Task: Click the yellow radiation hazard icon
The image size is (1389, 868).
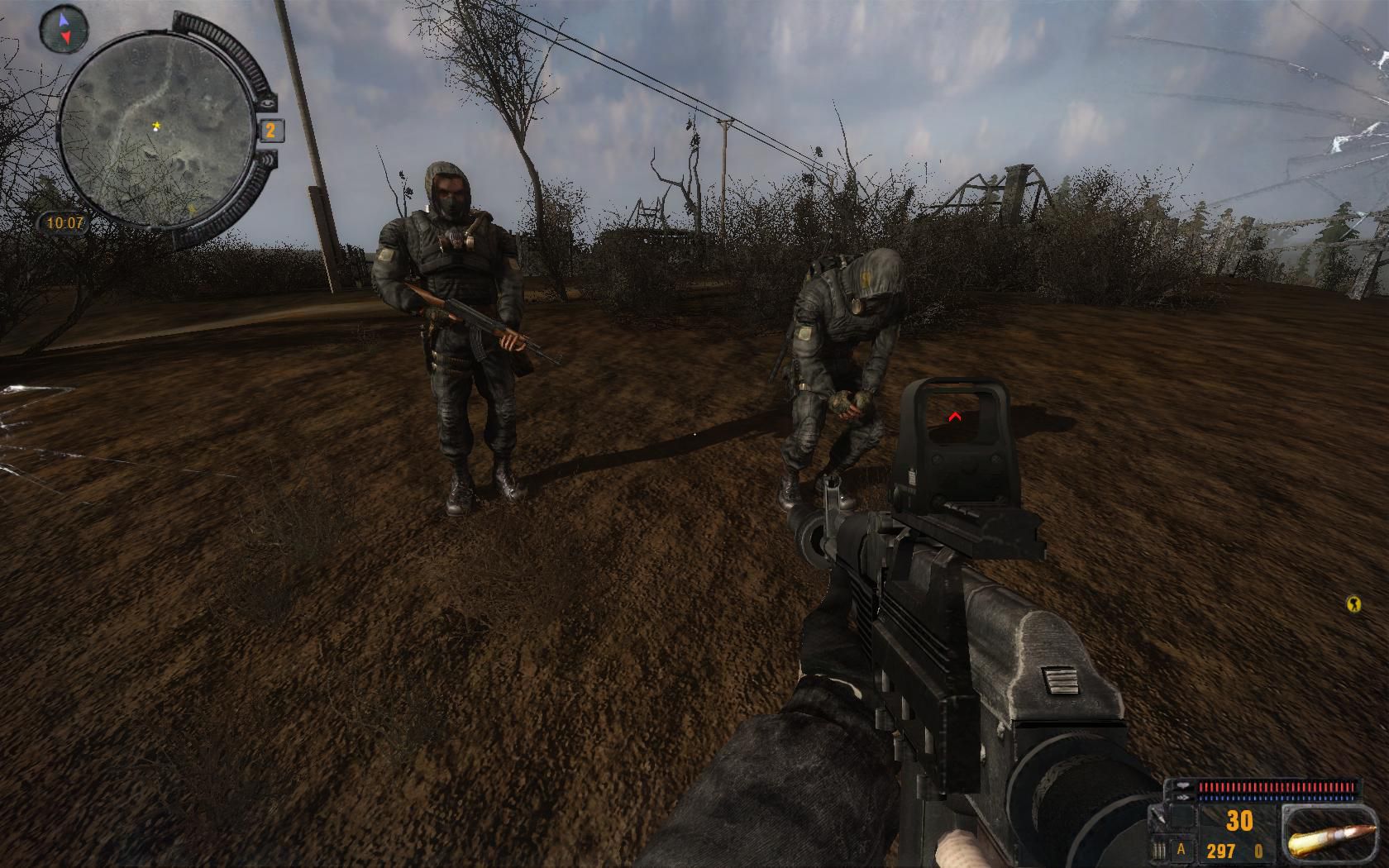Action: [x=1353, y=604]
